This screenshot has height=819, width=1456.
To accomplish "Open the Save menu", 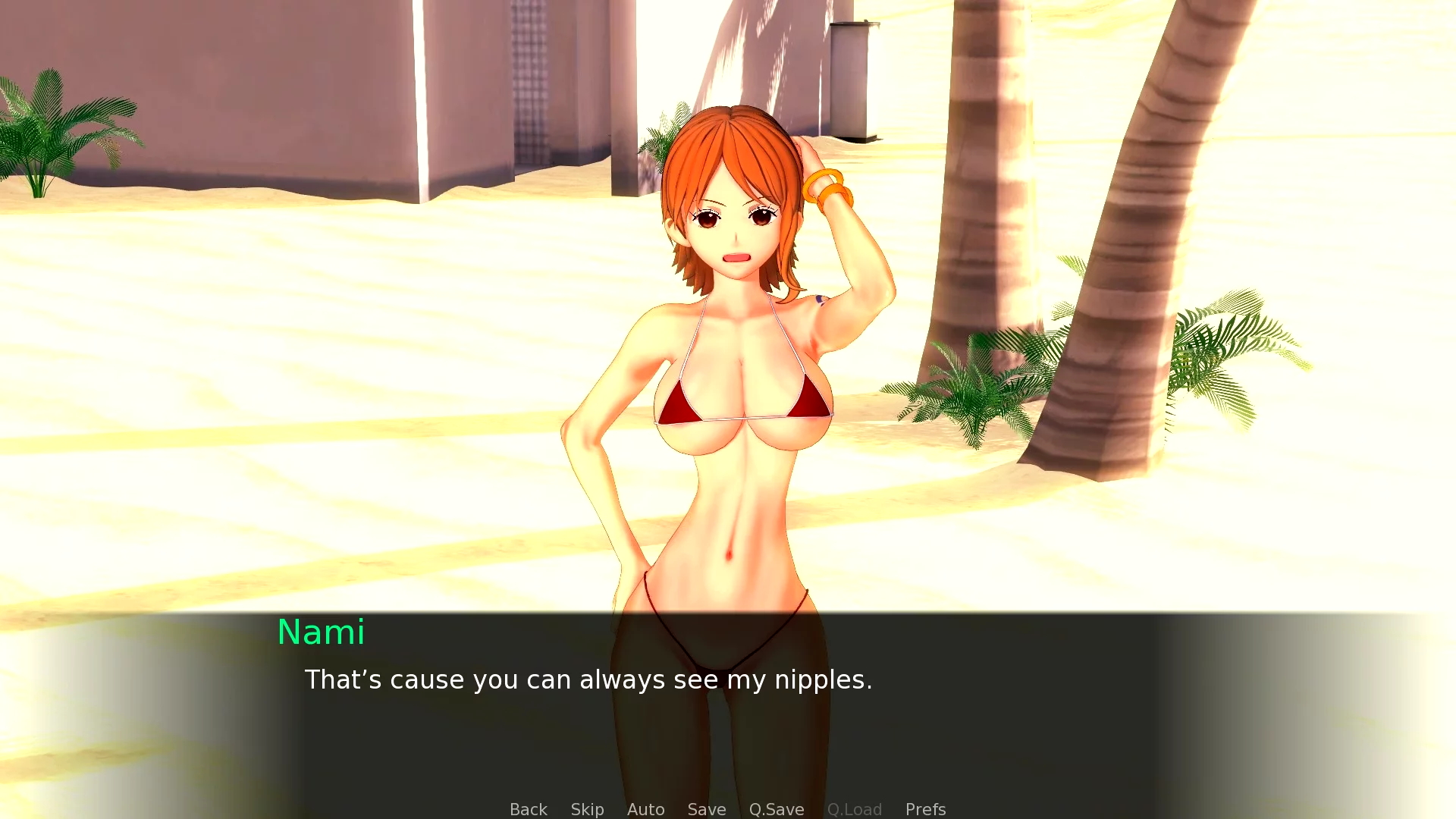I will coord(706,809).
